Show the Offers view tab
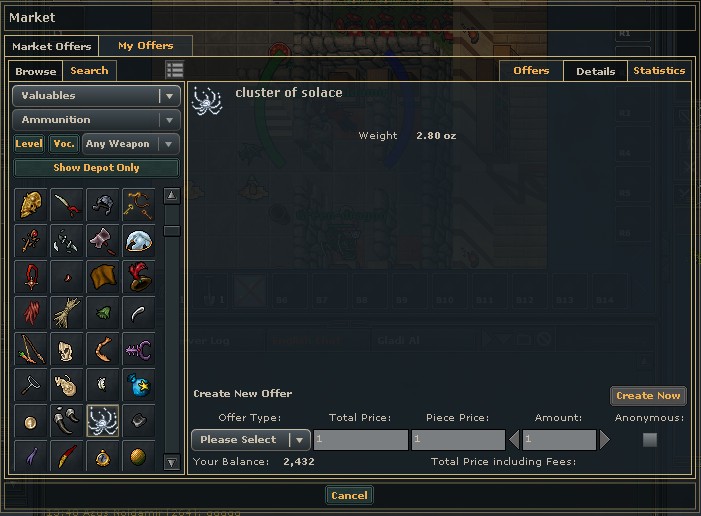 (531, 71)
